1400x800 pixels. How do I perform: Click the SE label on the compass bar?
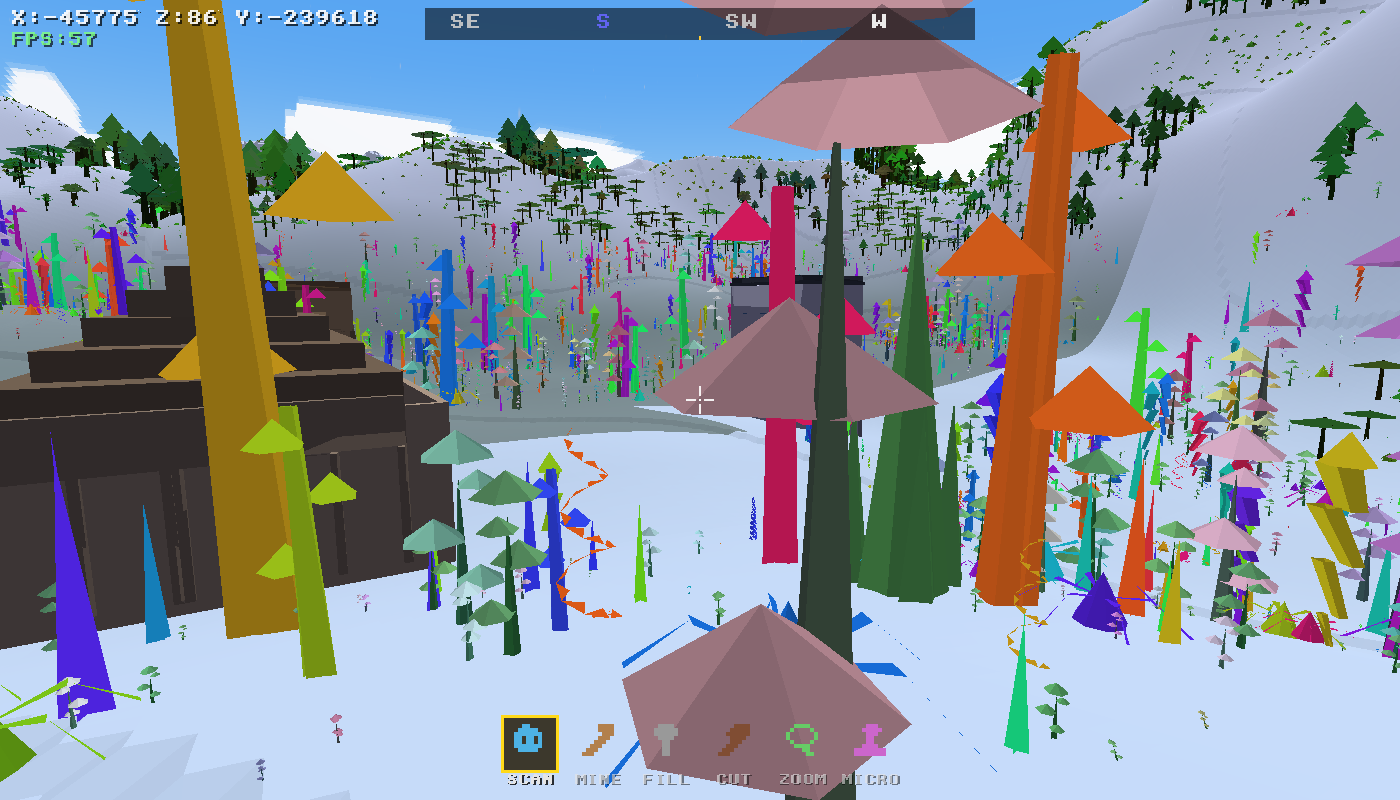click(x=465, y=19)
